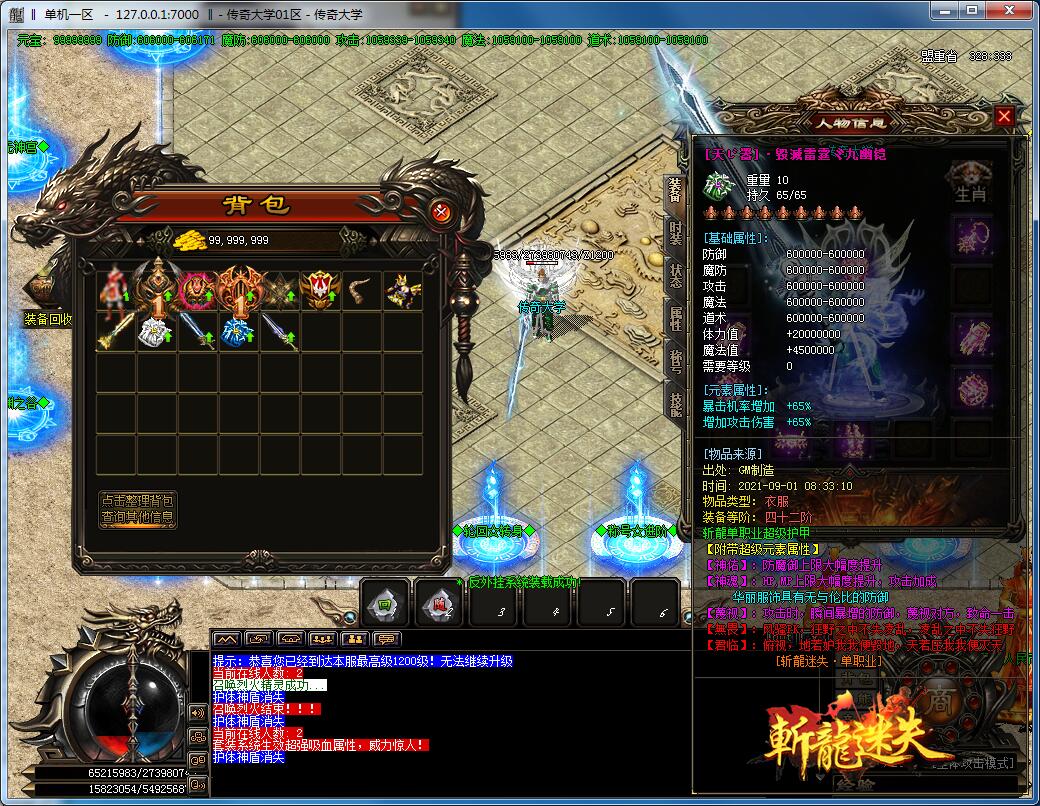Select the red-white crest shield item
Viewport: 1040px width, 806px height.
click(x=320, y=290)
